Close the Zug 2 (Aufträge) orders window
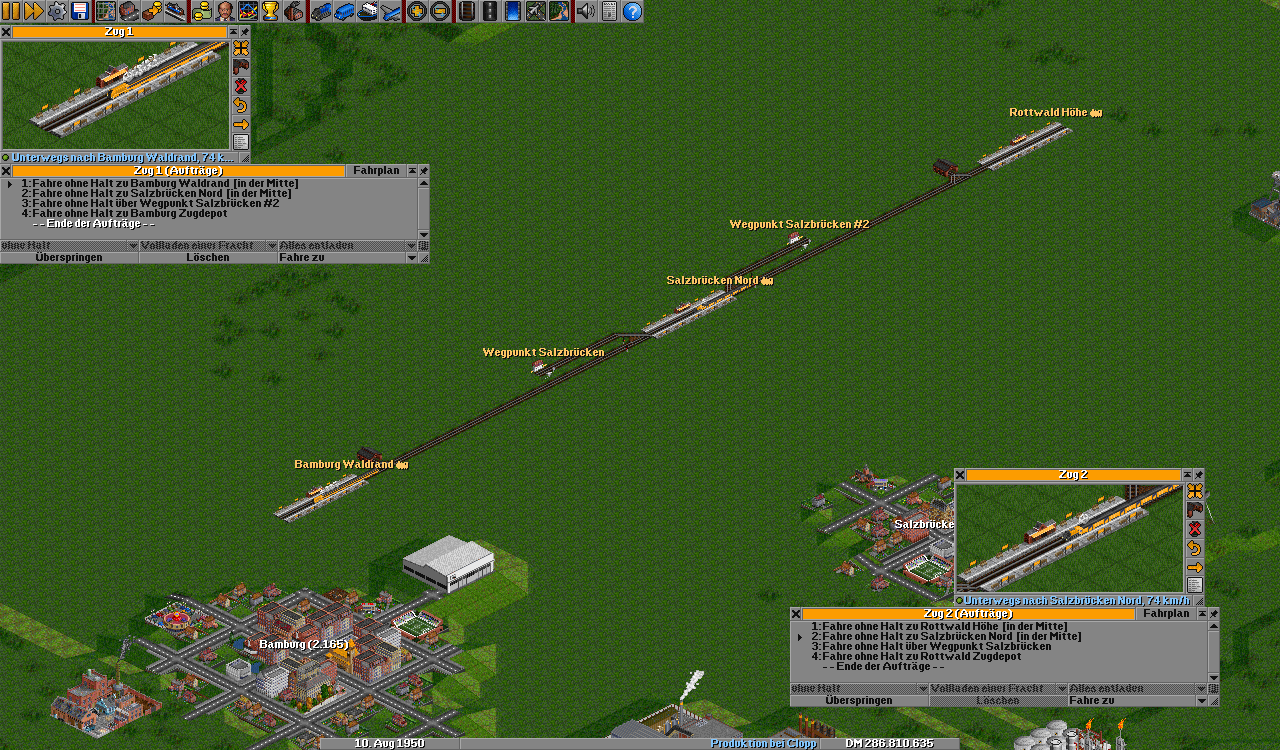This screenshot has height=750, width=1280. [x=796, y=614]
